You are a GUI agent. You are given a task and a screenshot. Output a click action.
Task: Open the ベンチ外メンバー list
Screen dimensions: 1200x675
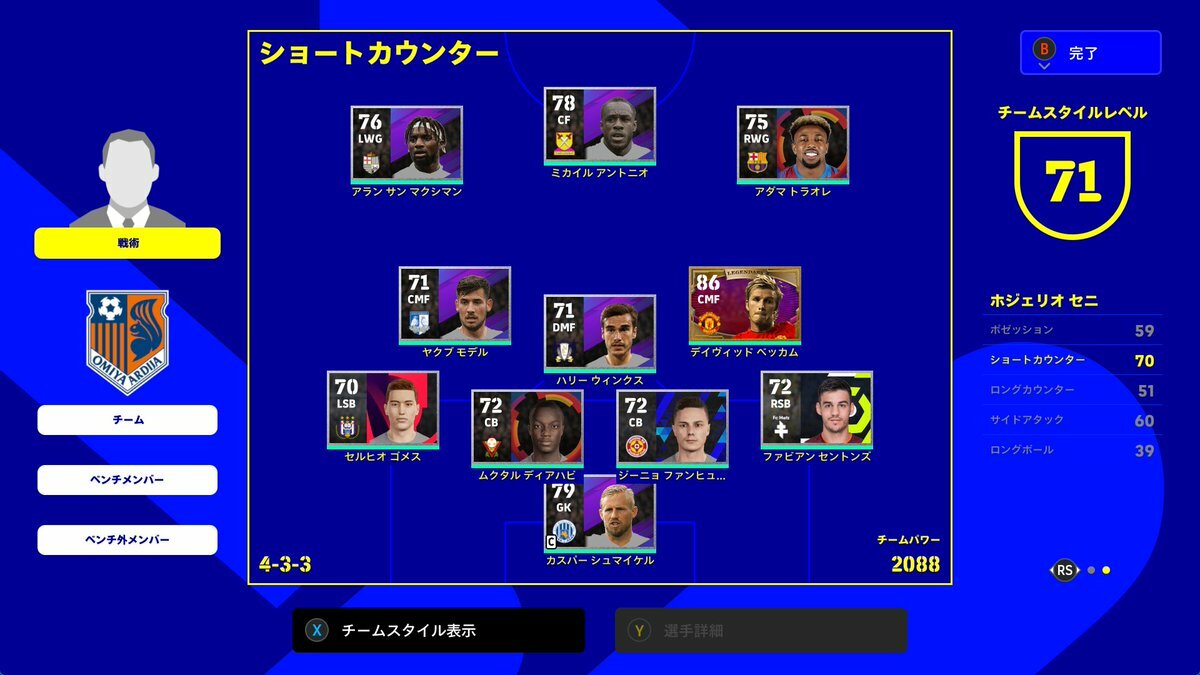[x=127, y=540]
